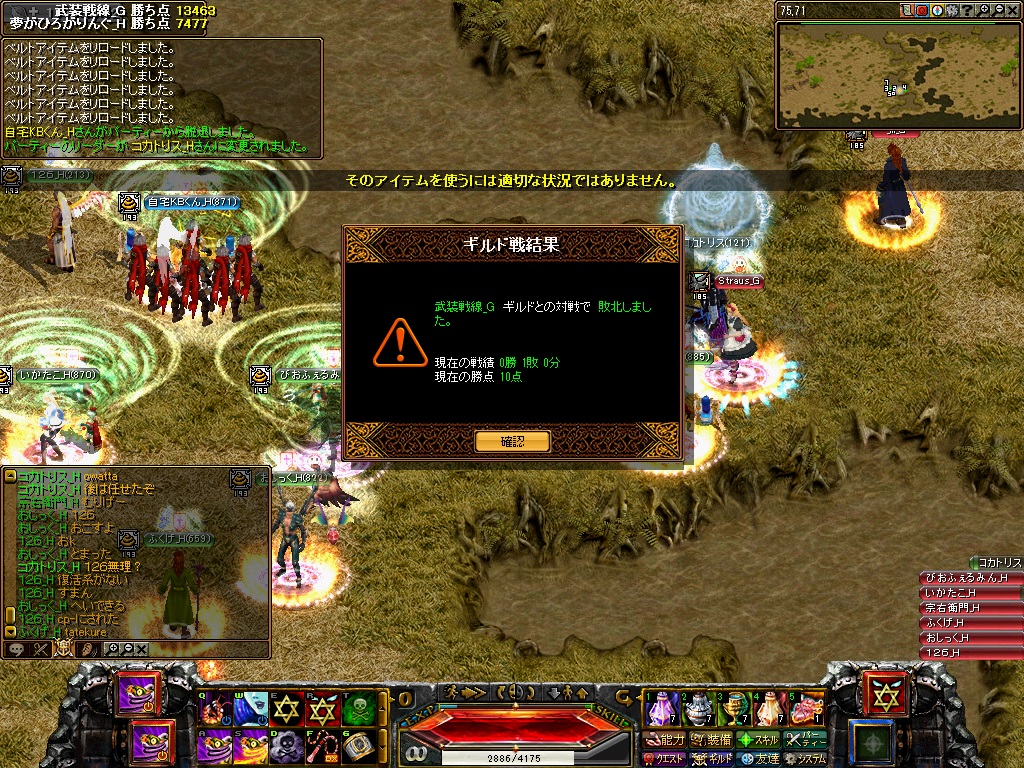The width and height of the screenshot is (1024, 768).
Task: Confirm the guild war result with 確認
Action: (512, 441)
